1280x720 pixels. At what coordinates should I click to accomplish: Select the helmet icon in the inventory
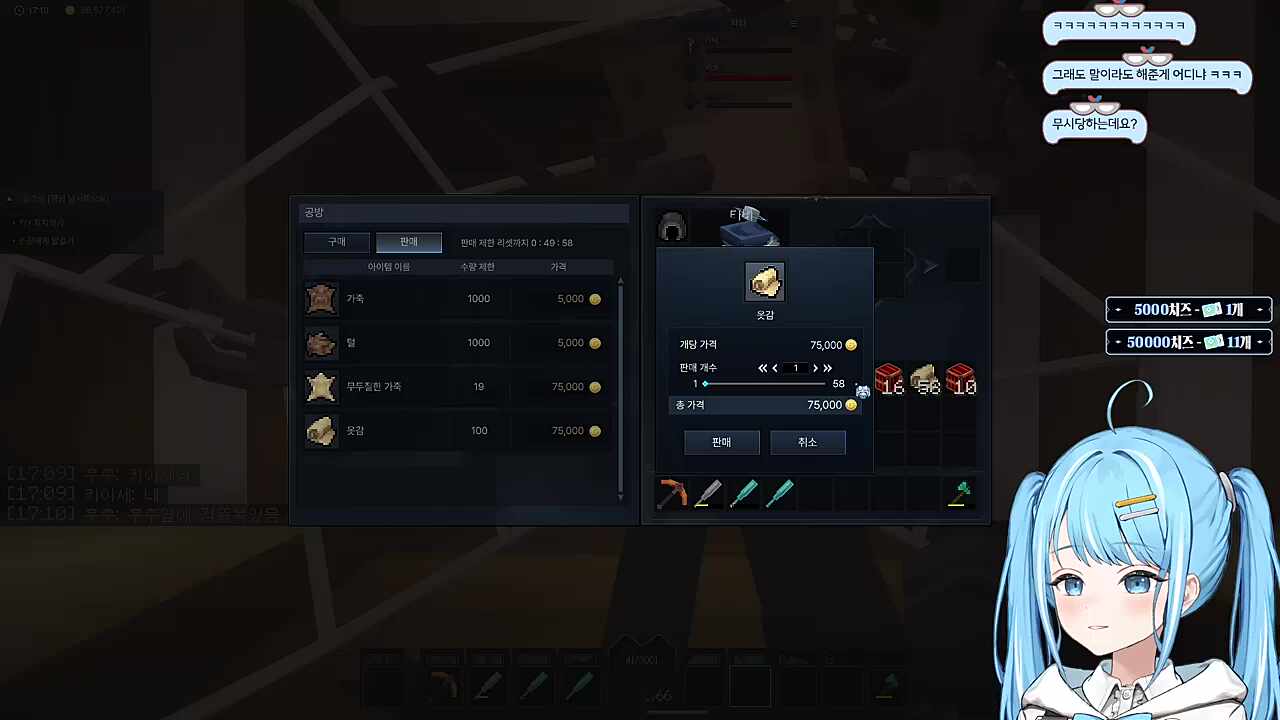pyautogui.click(x=671, y=227)
